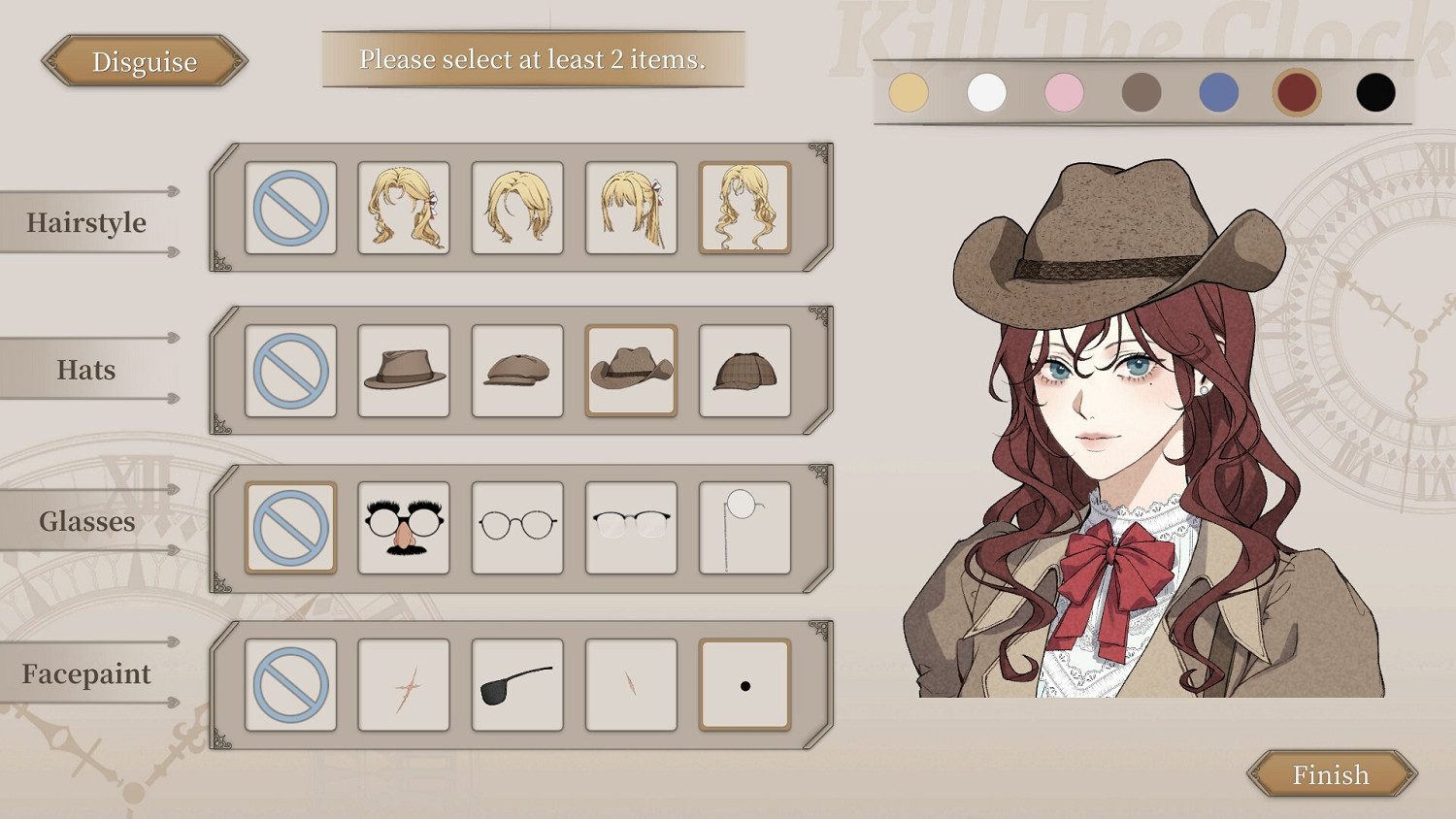This screenshot has height=819, width=1456.
Task: Select the monocle option
Action: tap(744, 527)
